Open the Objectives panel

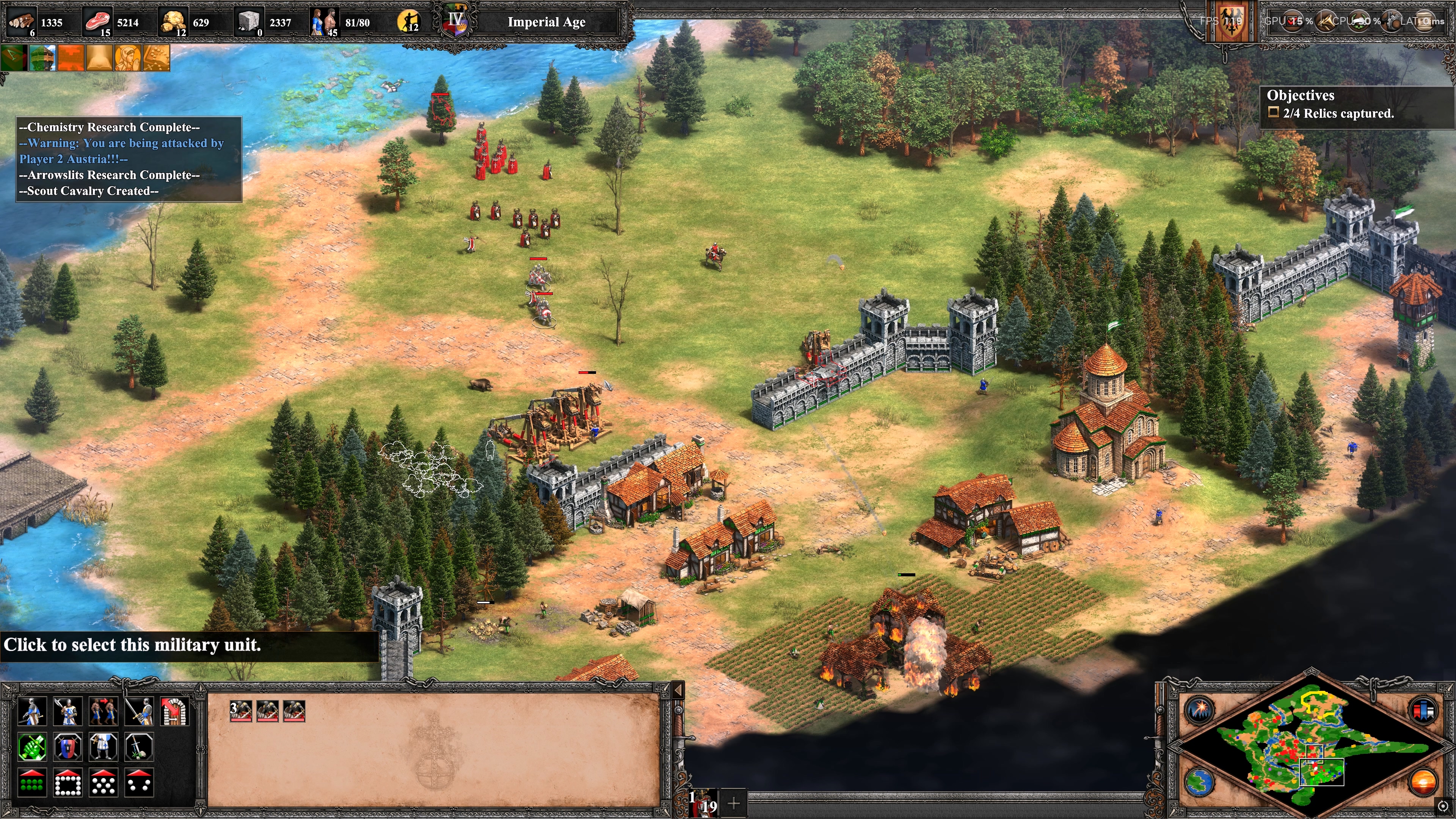(x=1300, y=95)
